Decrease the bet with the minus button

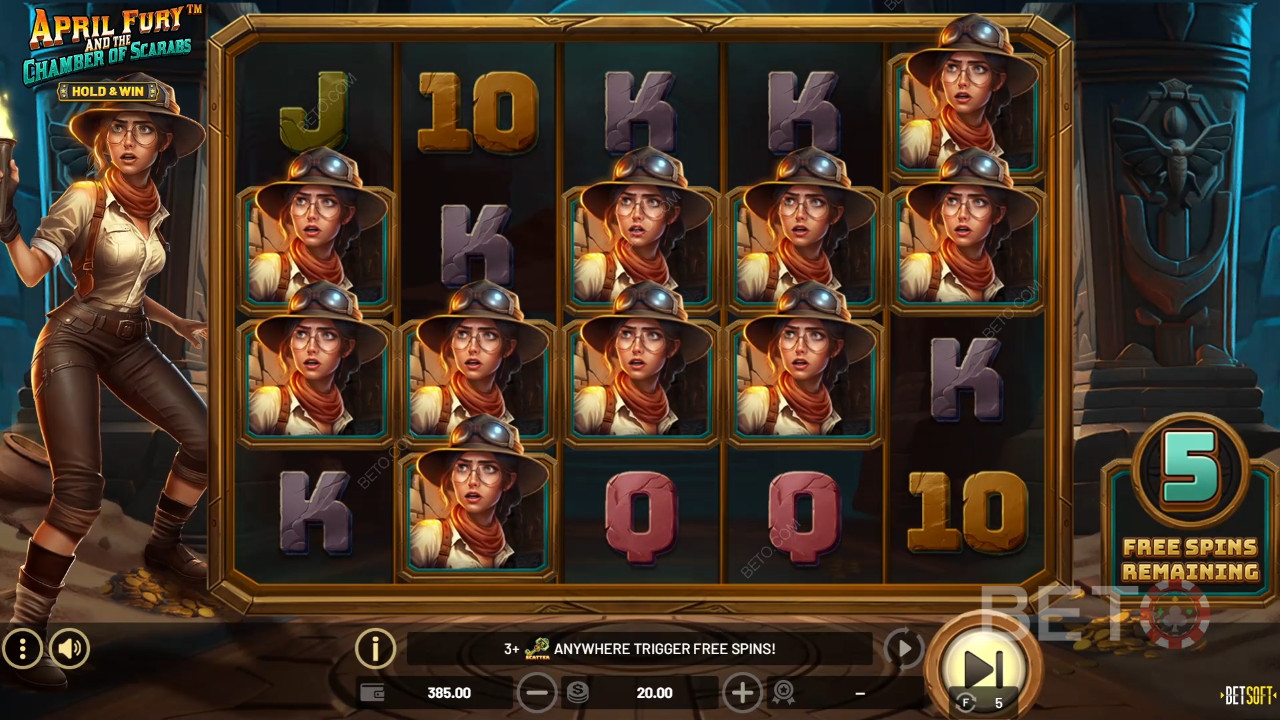tap(537, 692)
